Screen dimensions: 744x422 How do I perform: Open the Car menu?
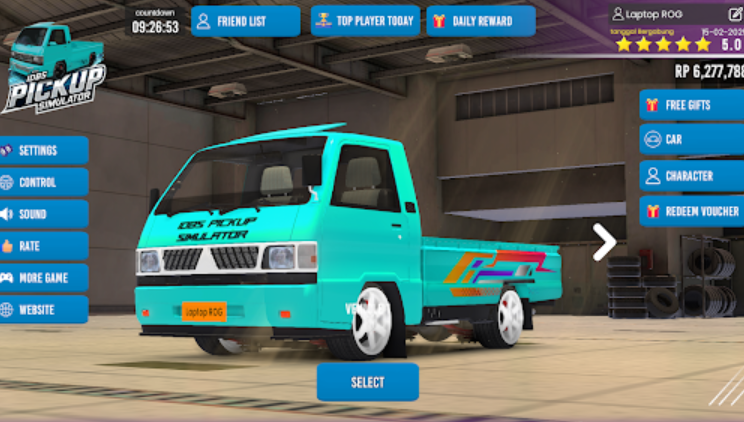click(x=691, y=140)
